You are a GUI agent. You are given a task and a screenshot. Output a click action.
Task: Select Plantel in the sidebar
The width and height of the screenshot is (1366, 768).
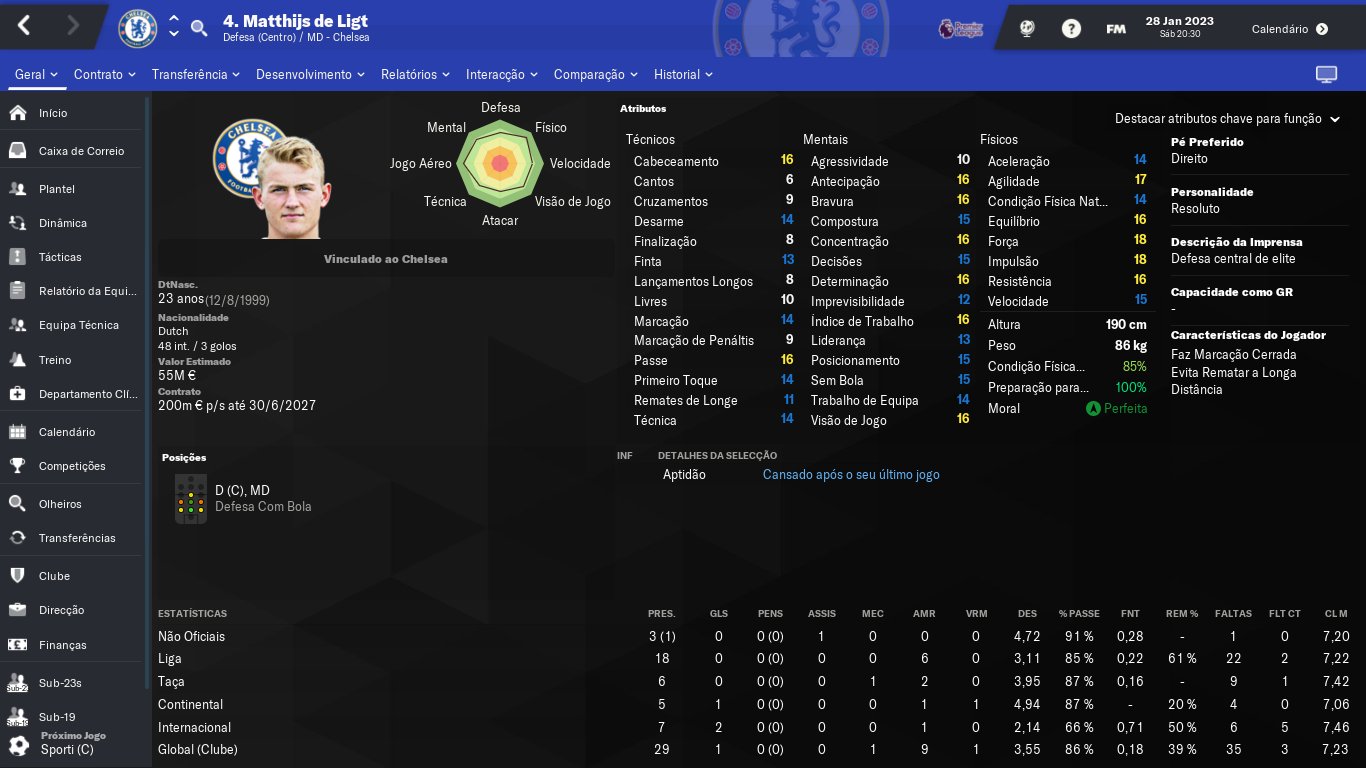(57, 189)
